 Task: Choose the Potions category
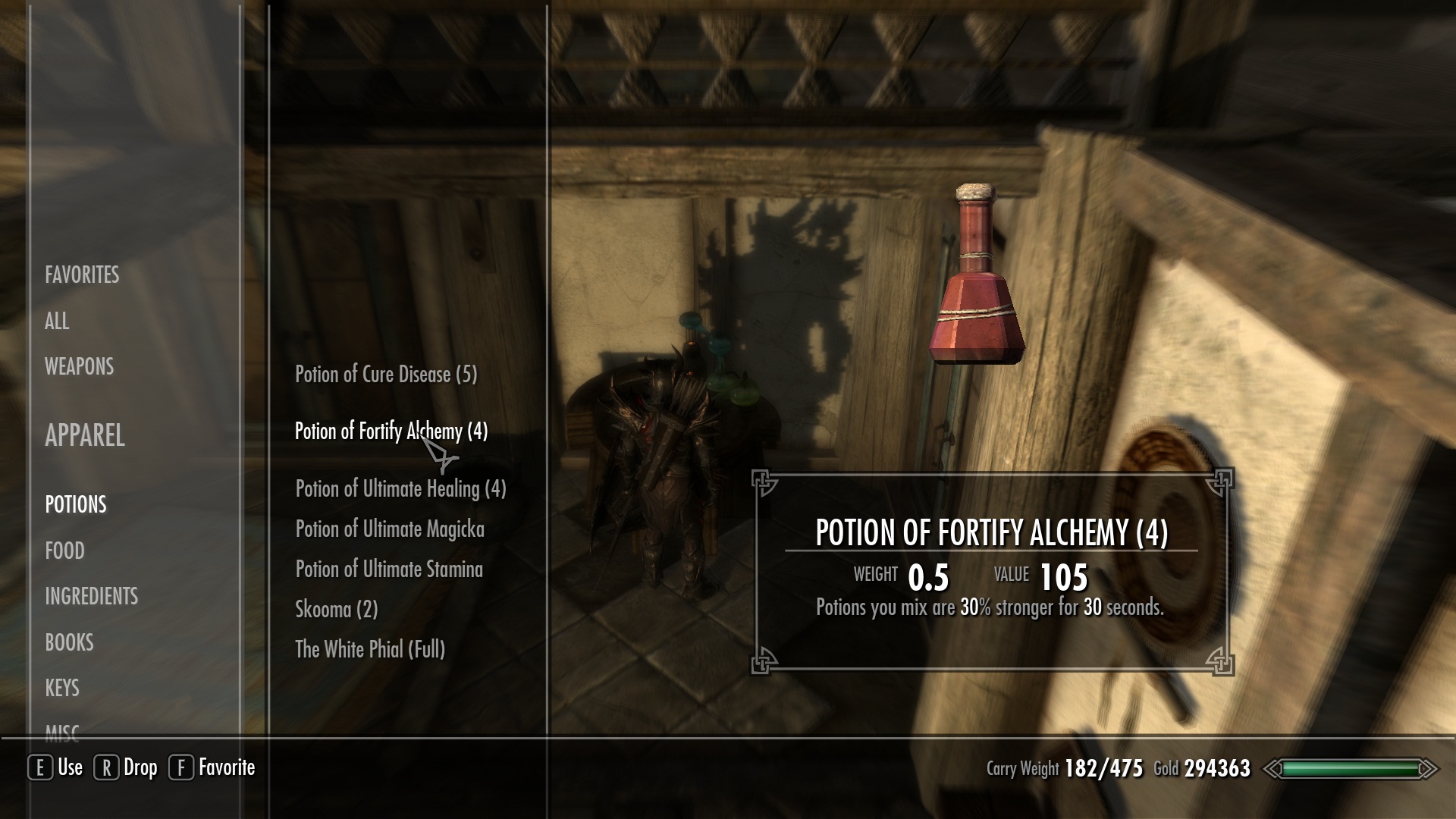pyautogui.click(x=76, y=504)
